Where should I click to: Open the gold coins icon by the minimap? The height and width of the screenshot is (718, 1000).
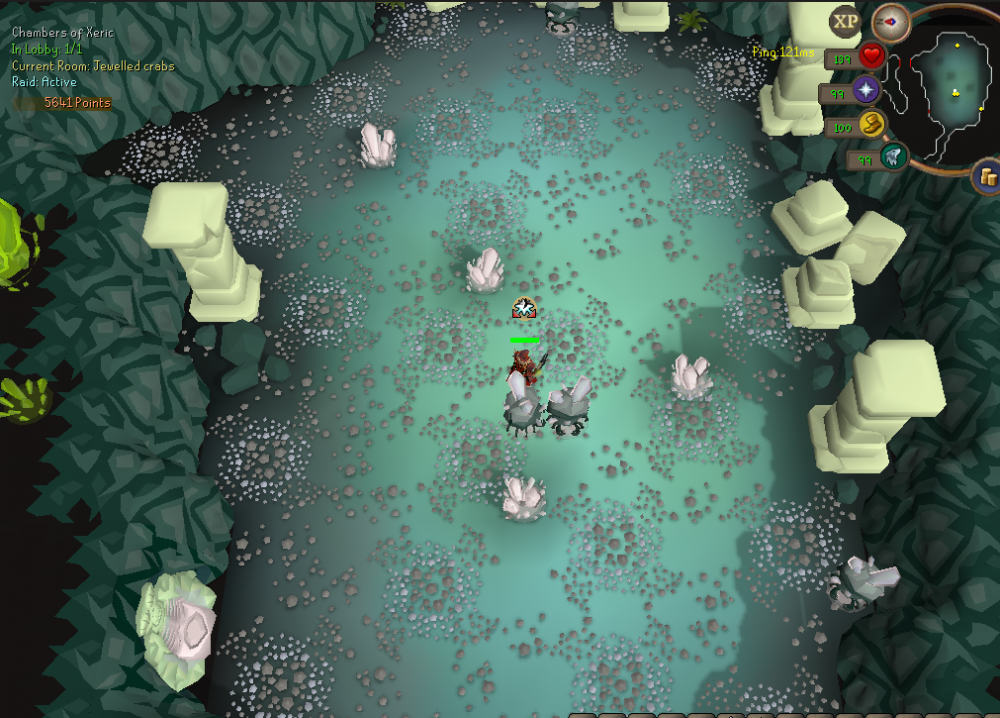point(987,177)
